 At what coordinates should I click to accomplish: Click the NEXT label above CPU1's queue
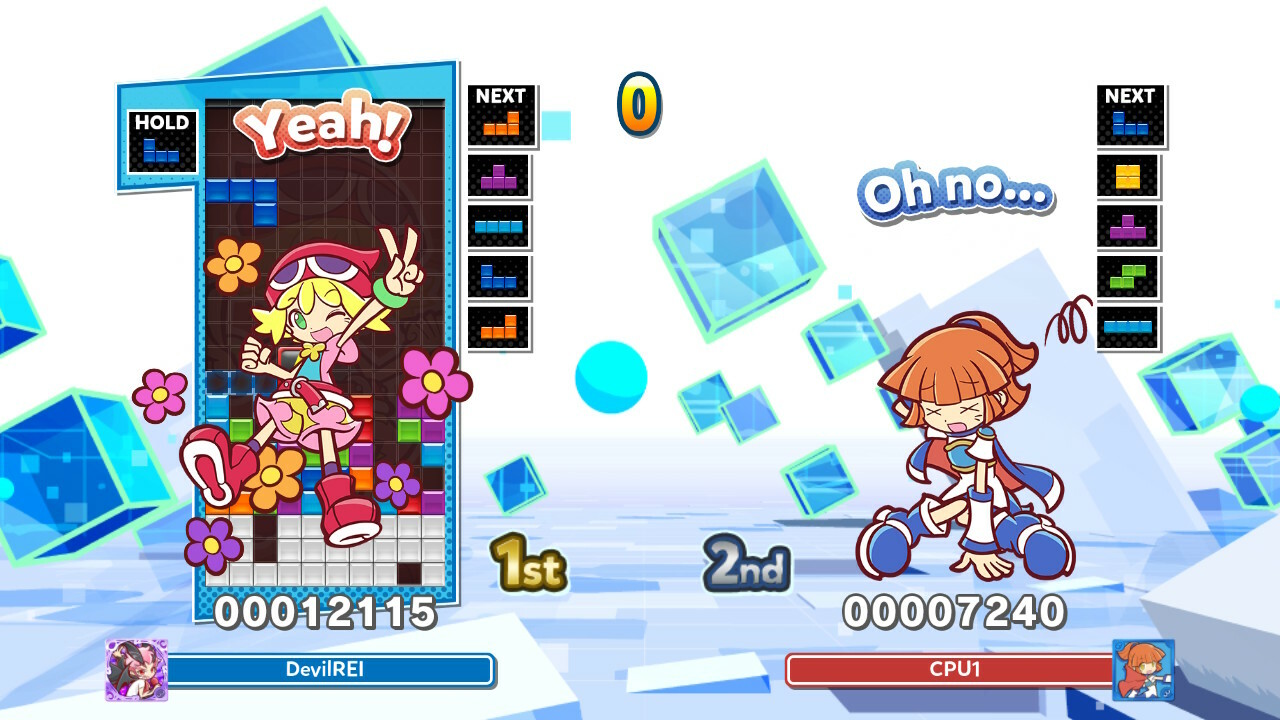click(1128, 96)
